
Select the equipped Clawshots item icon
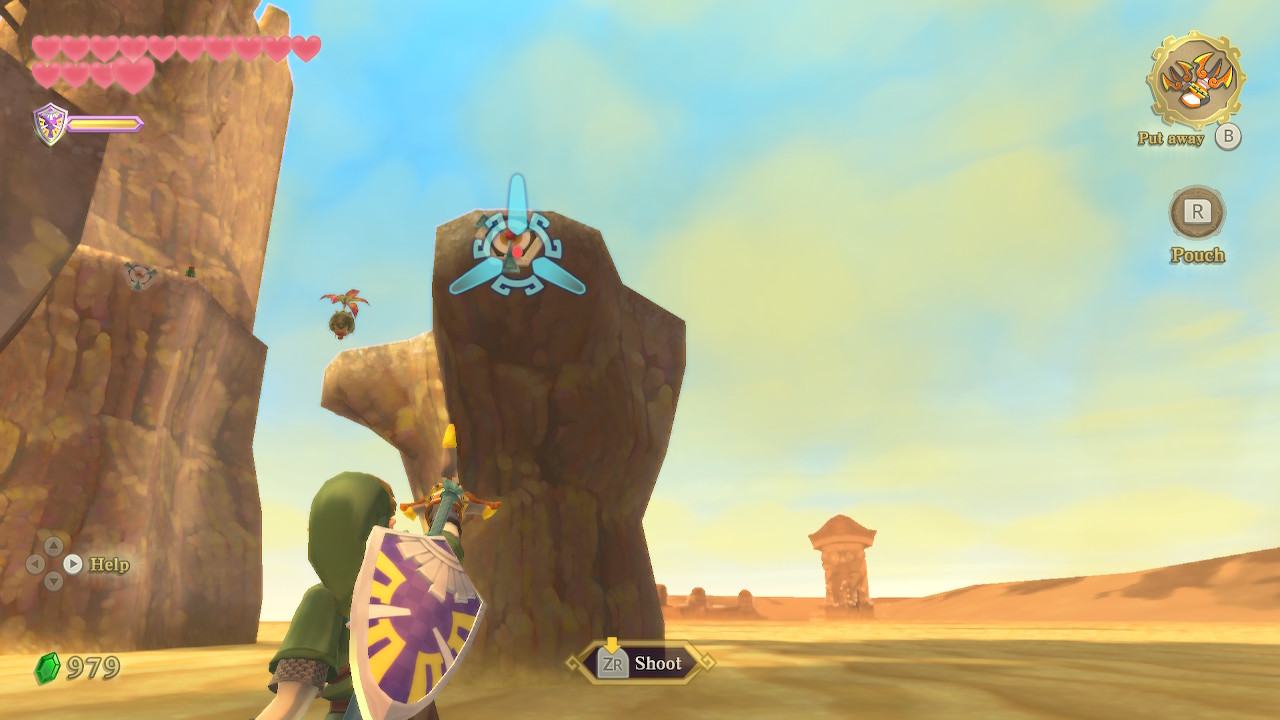click(1196, 79)
